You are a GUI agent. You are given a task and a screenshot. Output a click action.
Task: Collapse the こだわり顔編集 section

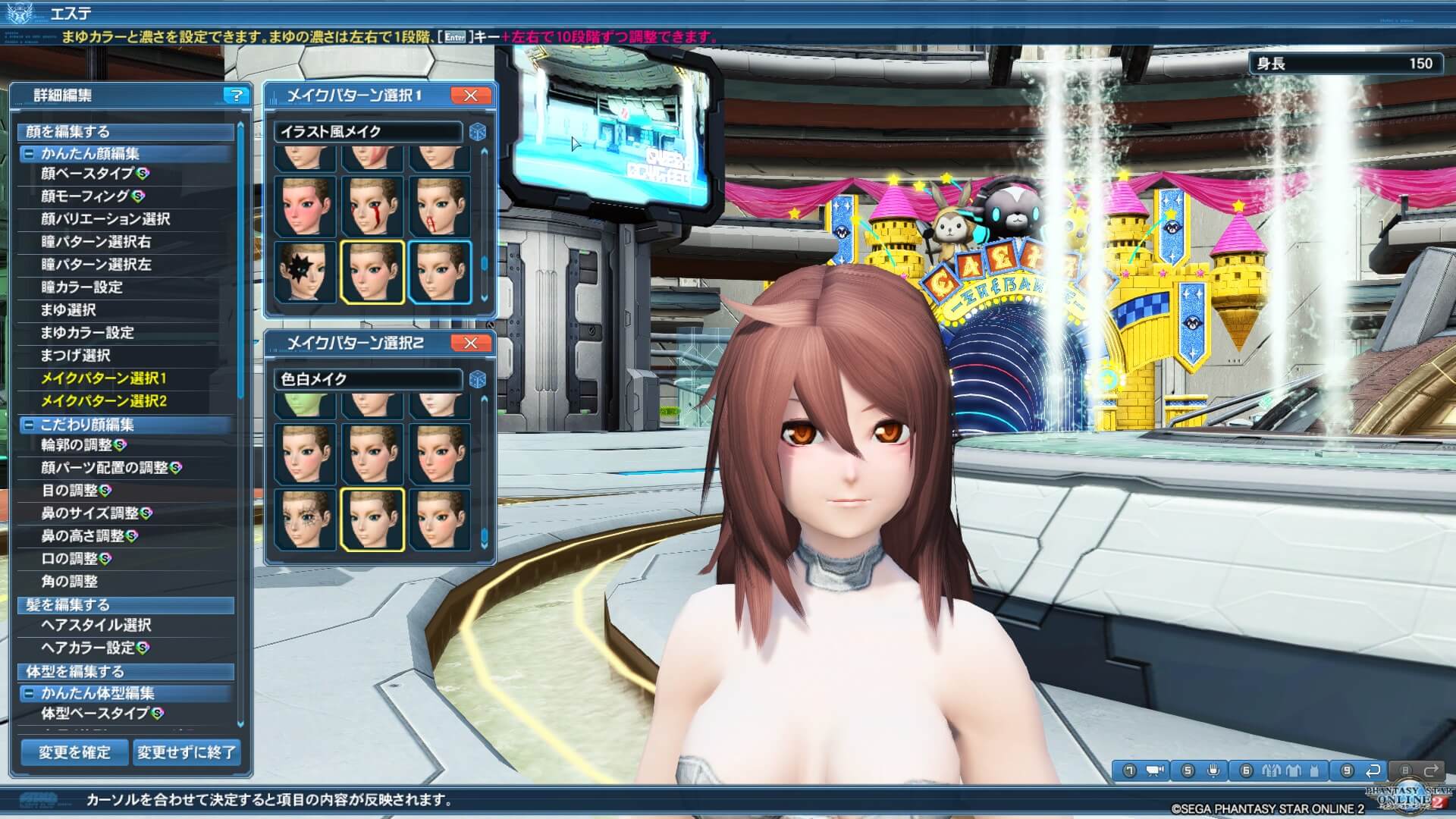(x=28, y=425)
